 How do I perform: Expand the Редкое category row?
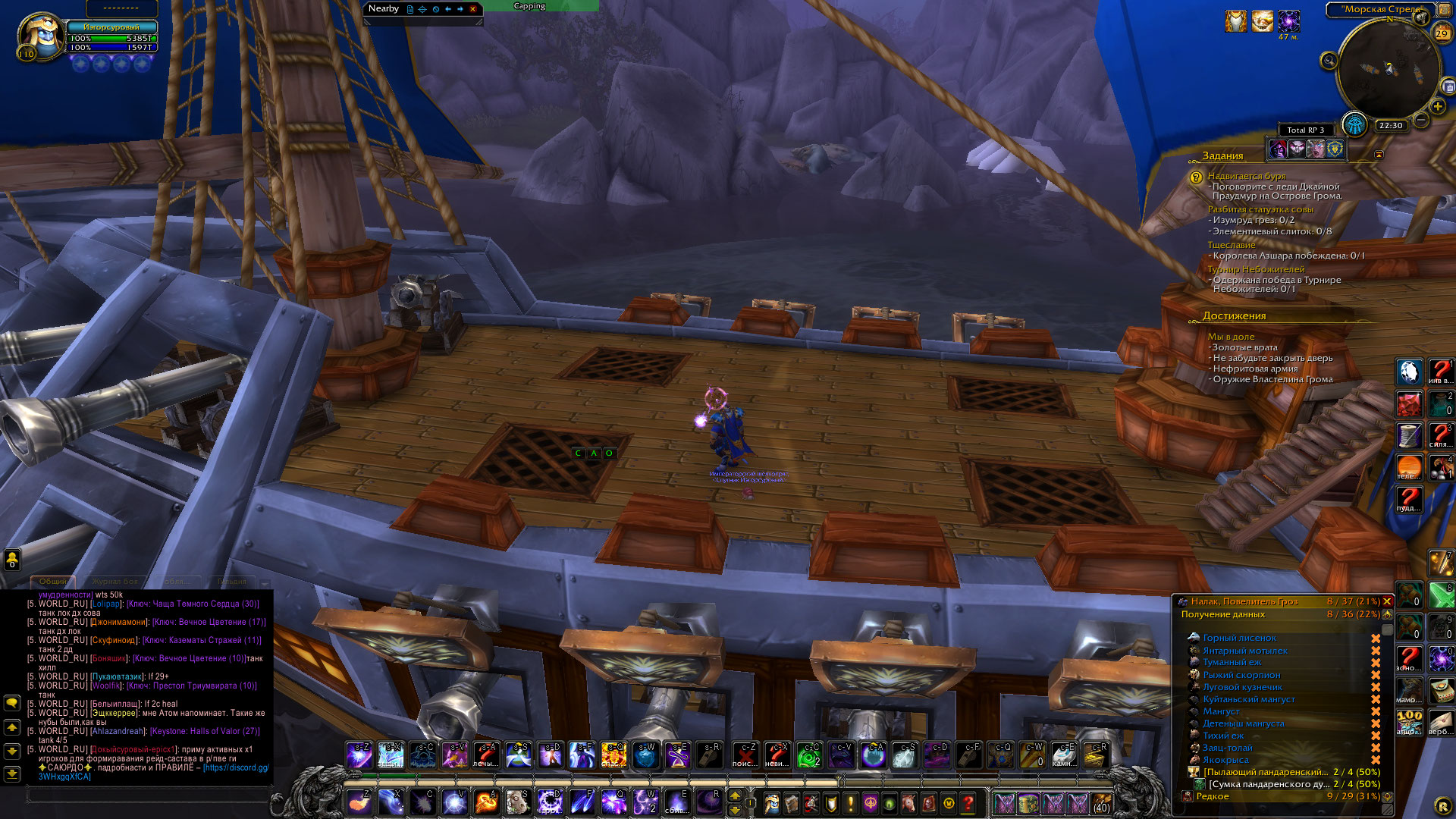[x=1212, y=796]
